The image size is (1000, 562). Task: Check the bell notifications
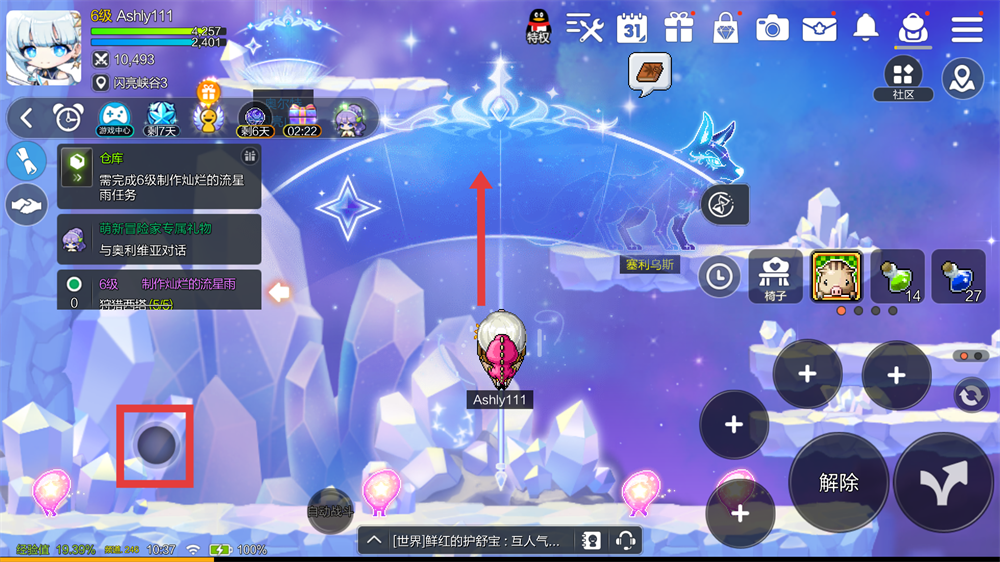pyautogui.click(x=866, y=28)
